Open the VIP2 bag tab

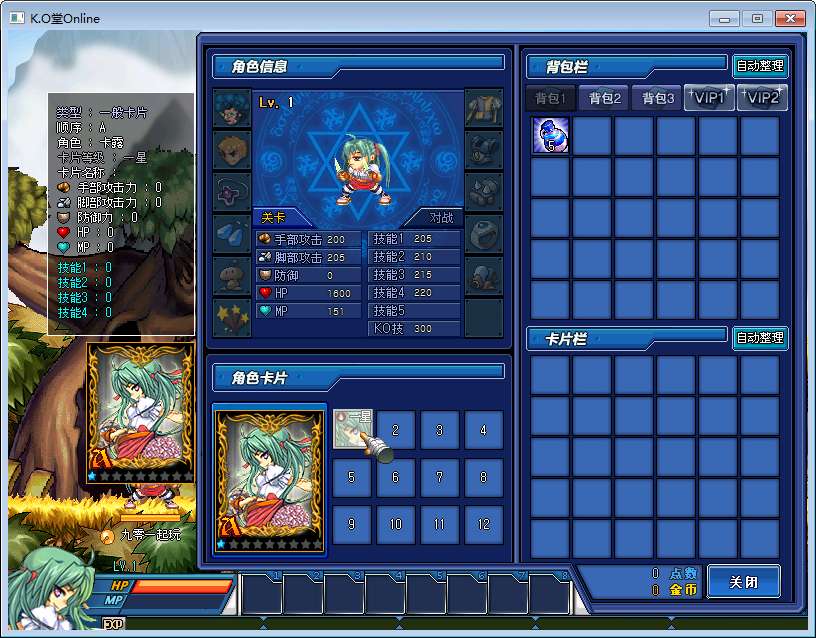point(762,98)
